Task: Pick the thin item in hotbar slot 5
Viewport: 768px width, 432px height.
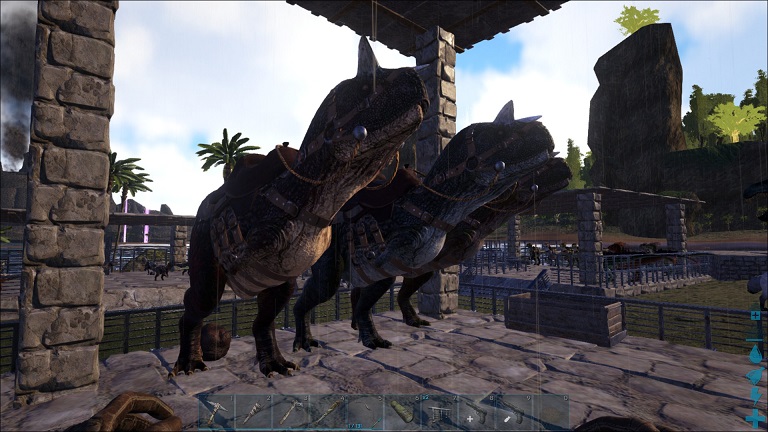Action: (x=363, y=412)
